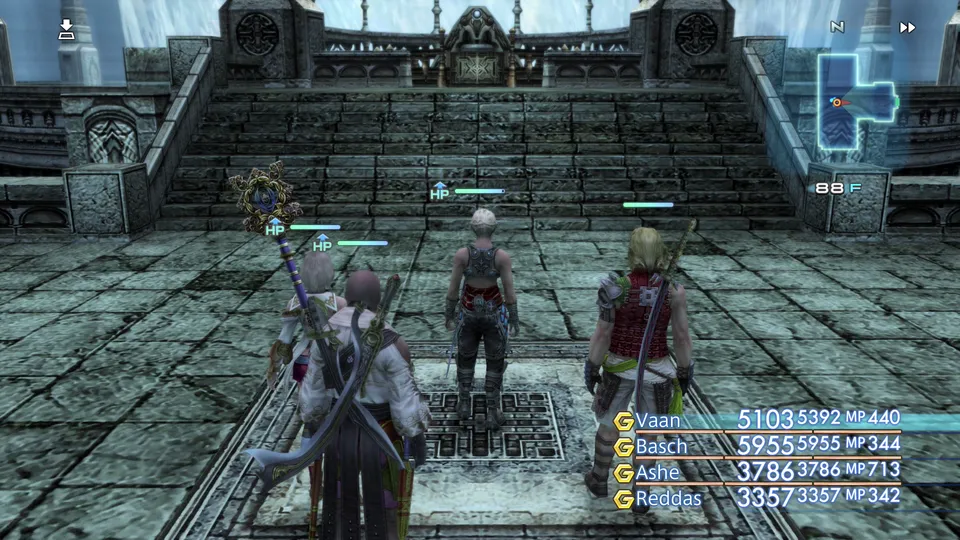
Task: Toggle the fast-forward speed icon
Action: [907, 28]
